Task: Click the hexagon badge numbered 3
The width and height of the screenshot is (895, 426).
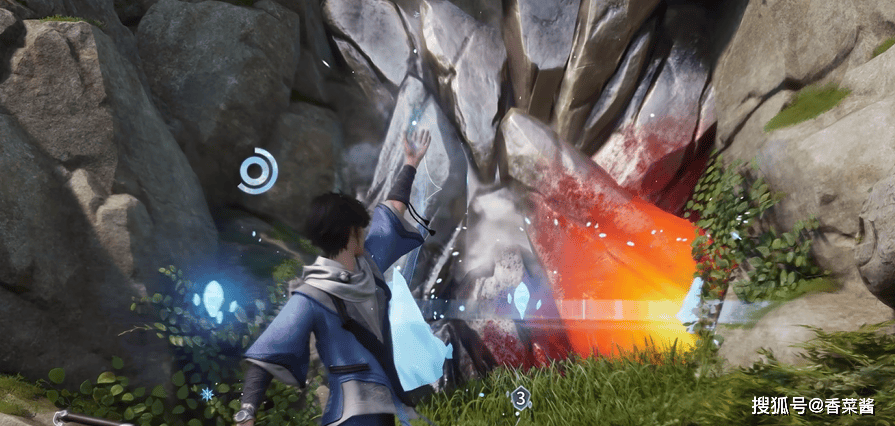Action: click(520, 399)
